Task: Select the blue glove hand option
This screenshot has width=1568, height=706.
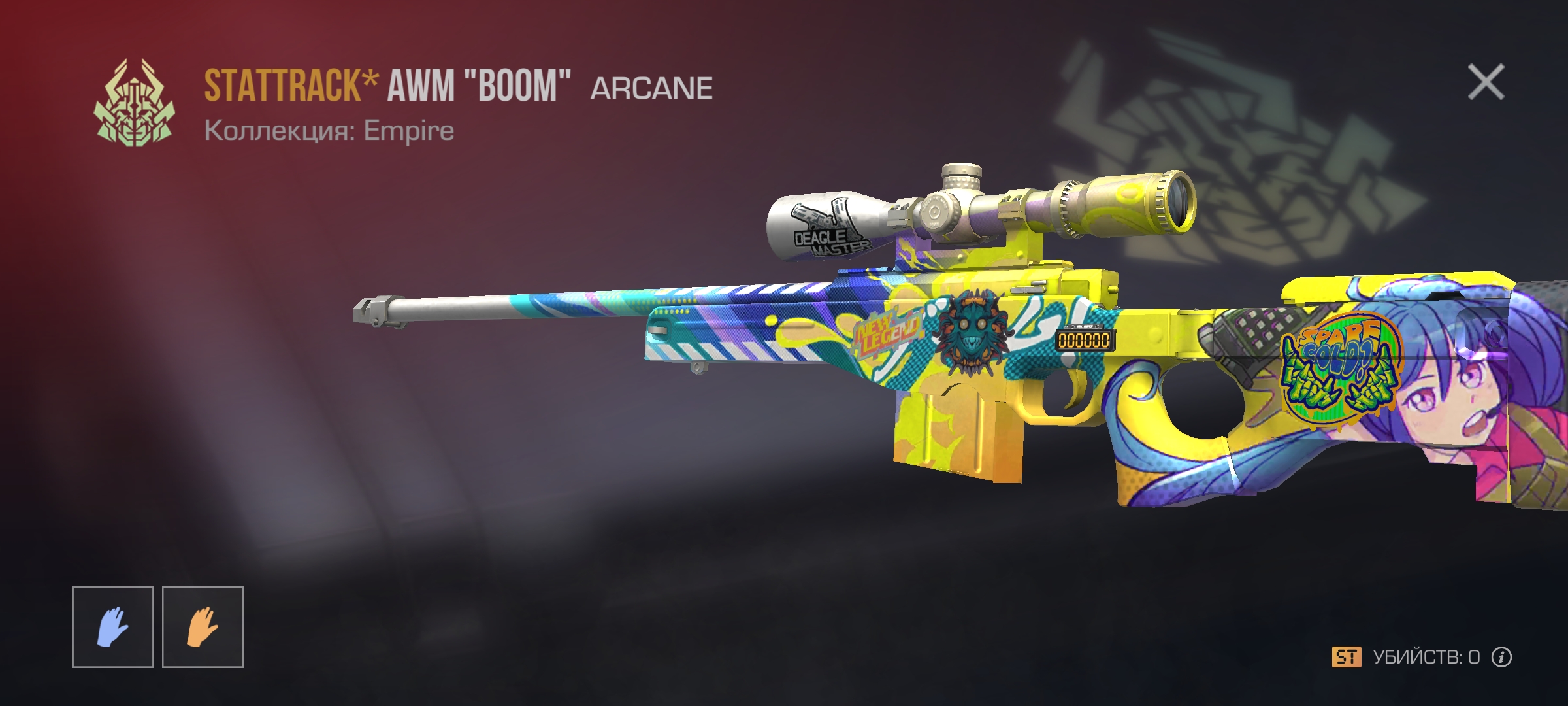Action: click(112, 627)
